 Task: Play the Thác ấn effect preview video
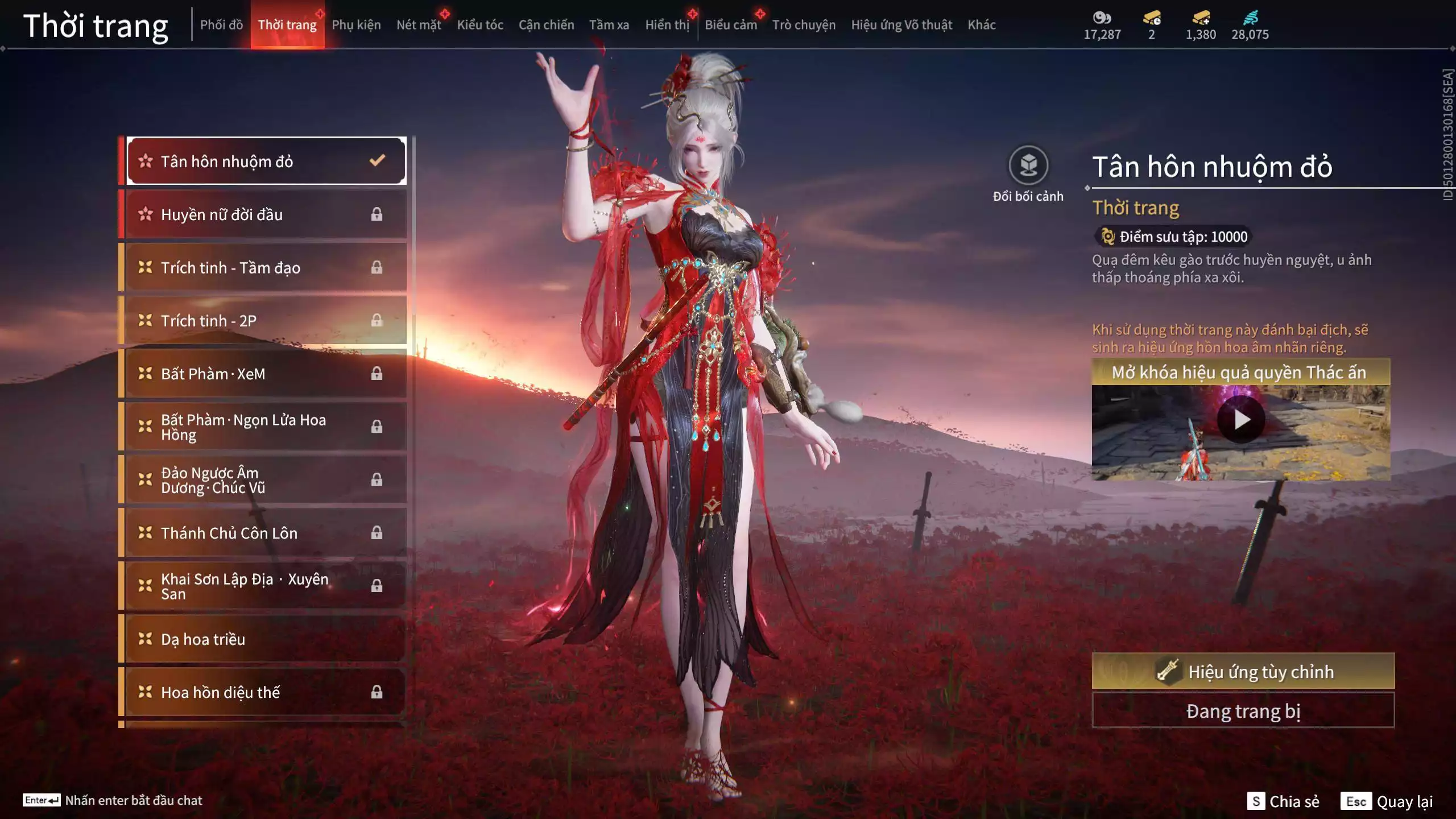tap(1240, 420)
